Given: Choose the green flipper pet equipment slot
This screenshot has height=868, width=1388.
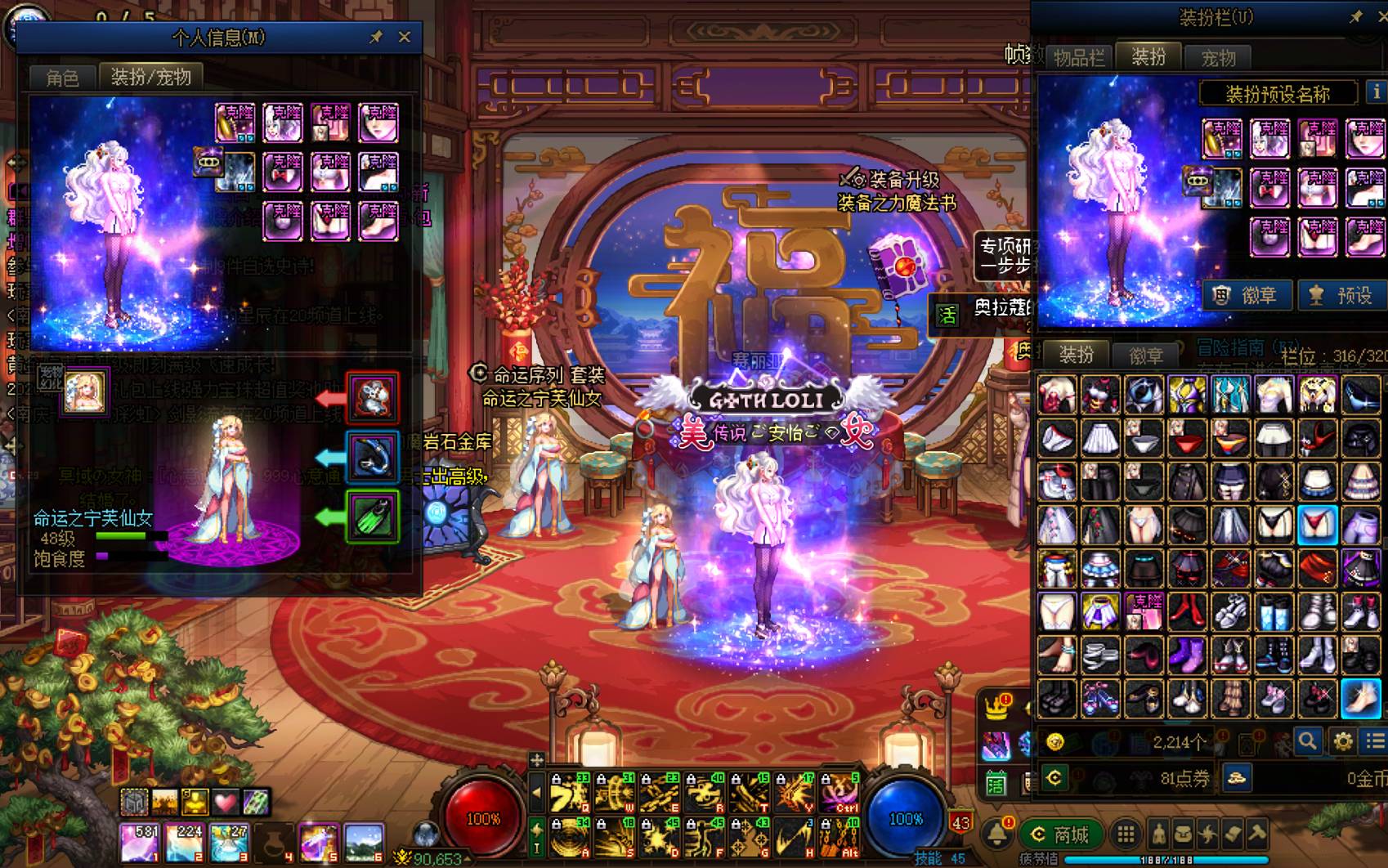Looking at the screenshot, I should (373, 517).
